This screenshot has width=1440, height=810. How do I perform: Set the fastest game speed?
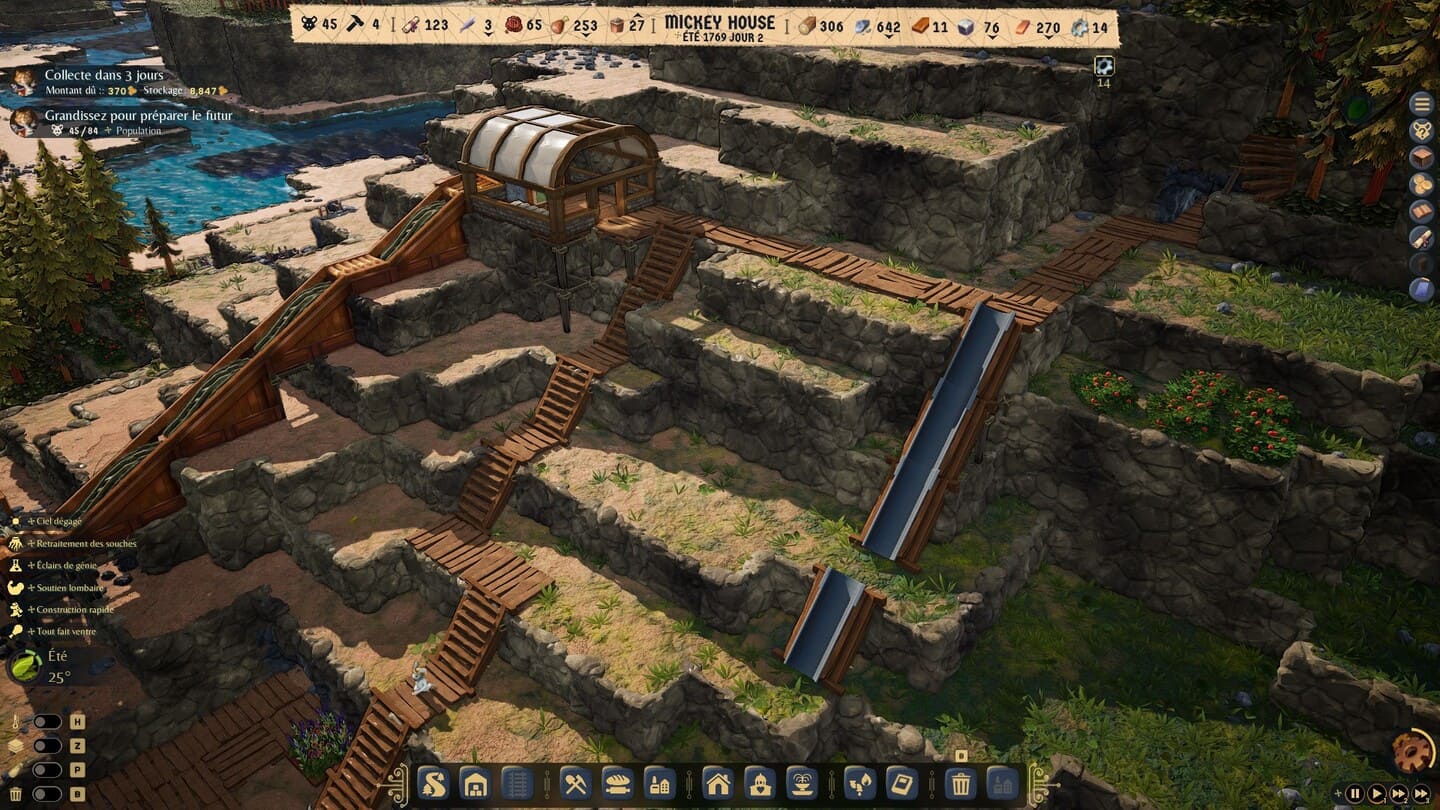(1423, 794)
